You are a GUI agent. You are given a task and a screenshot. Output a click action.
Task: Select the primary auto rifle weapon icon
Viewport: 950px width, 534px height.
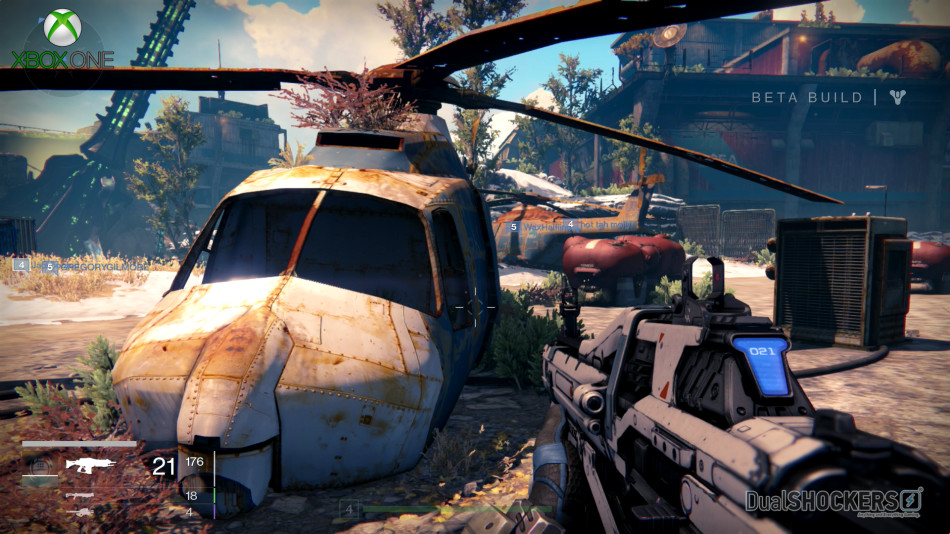coord(90,464)
